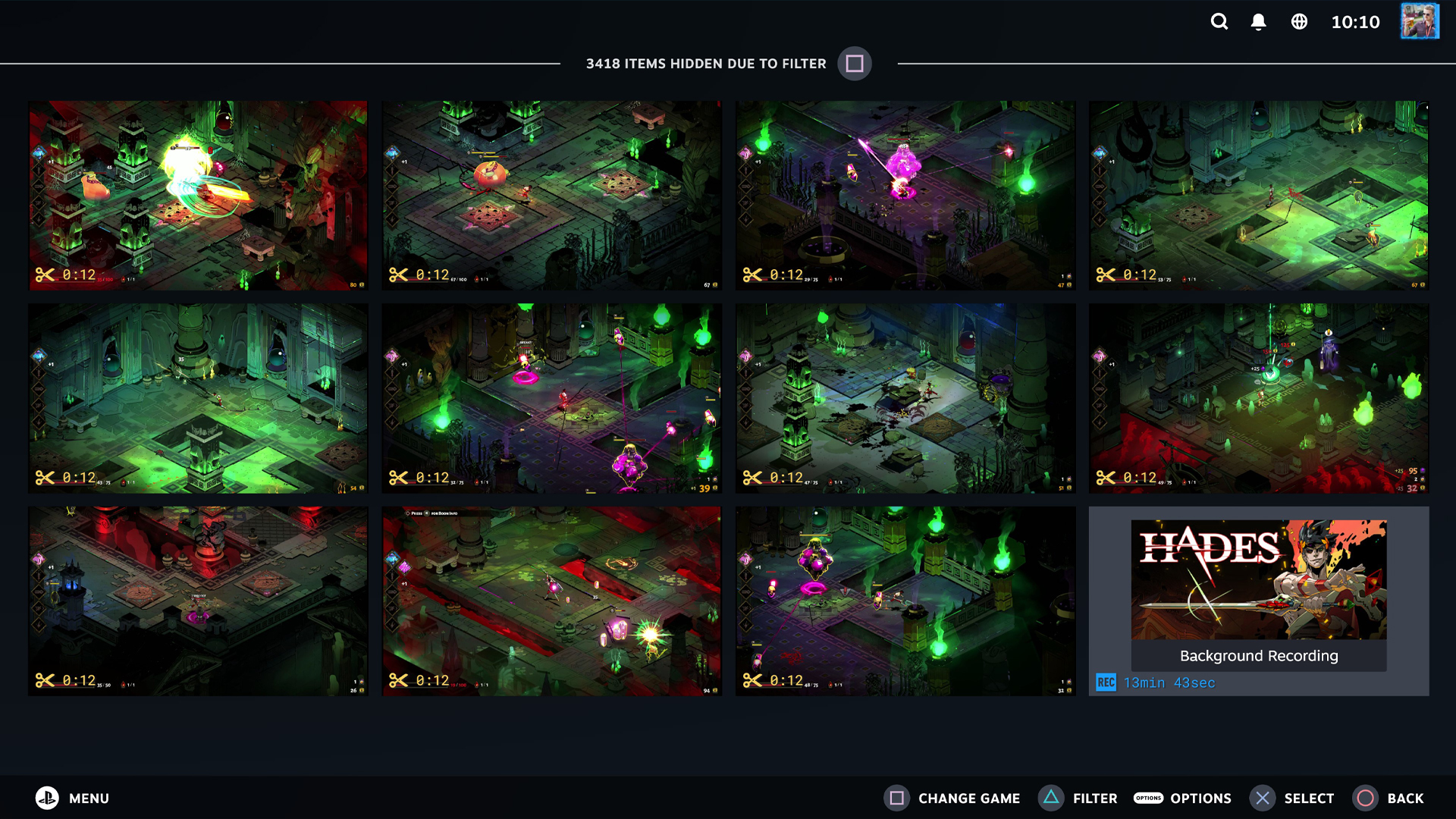Open the clip with the bright yellow-white explosion
This screenshot has height=819, width=1456.
point(198,196)
